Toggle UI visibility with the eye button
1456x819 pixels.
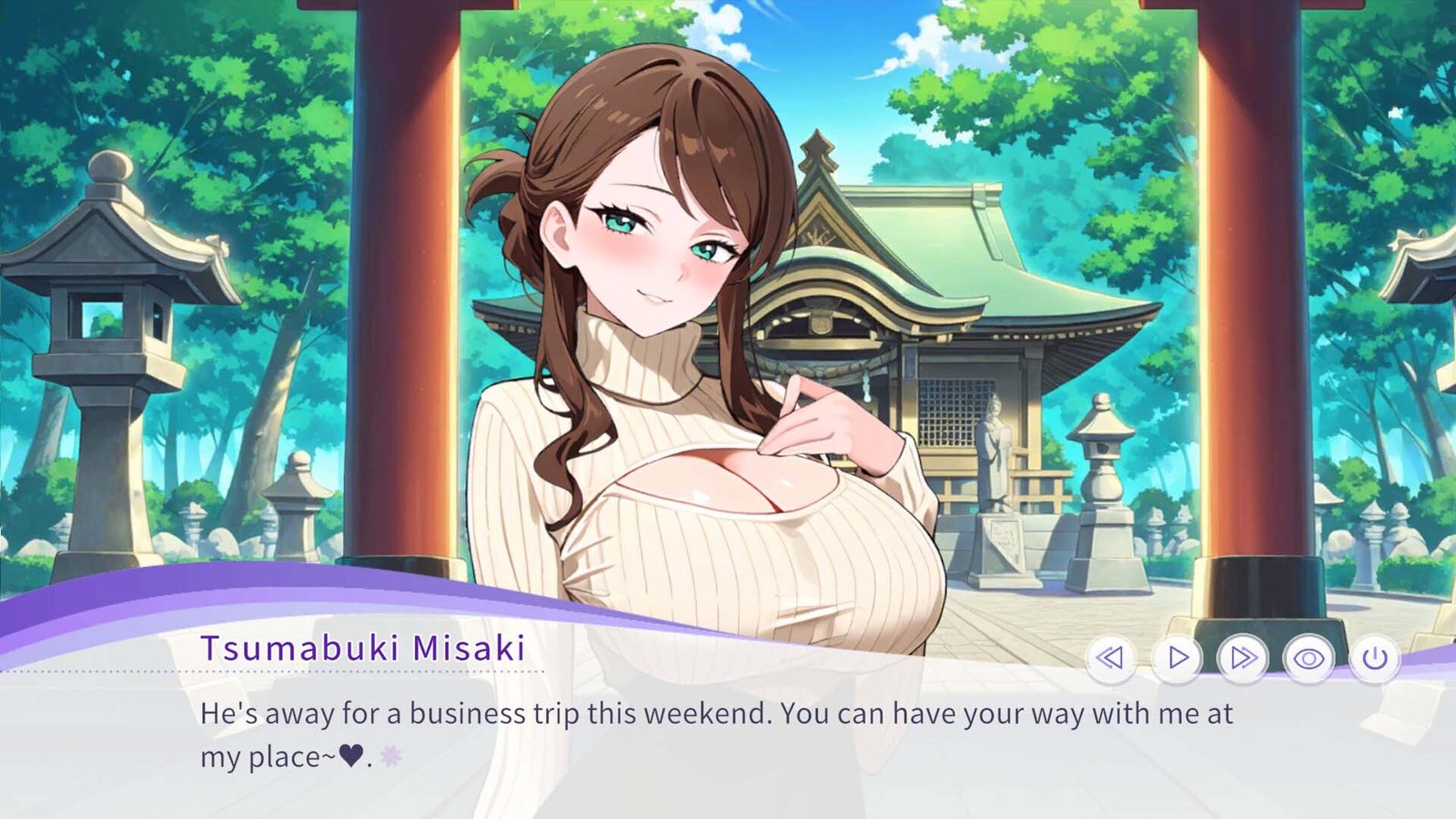tap(1309, 657)
